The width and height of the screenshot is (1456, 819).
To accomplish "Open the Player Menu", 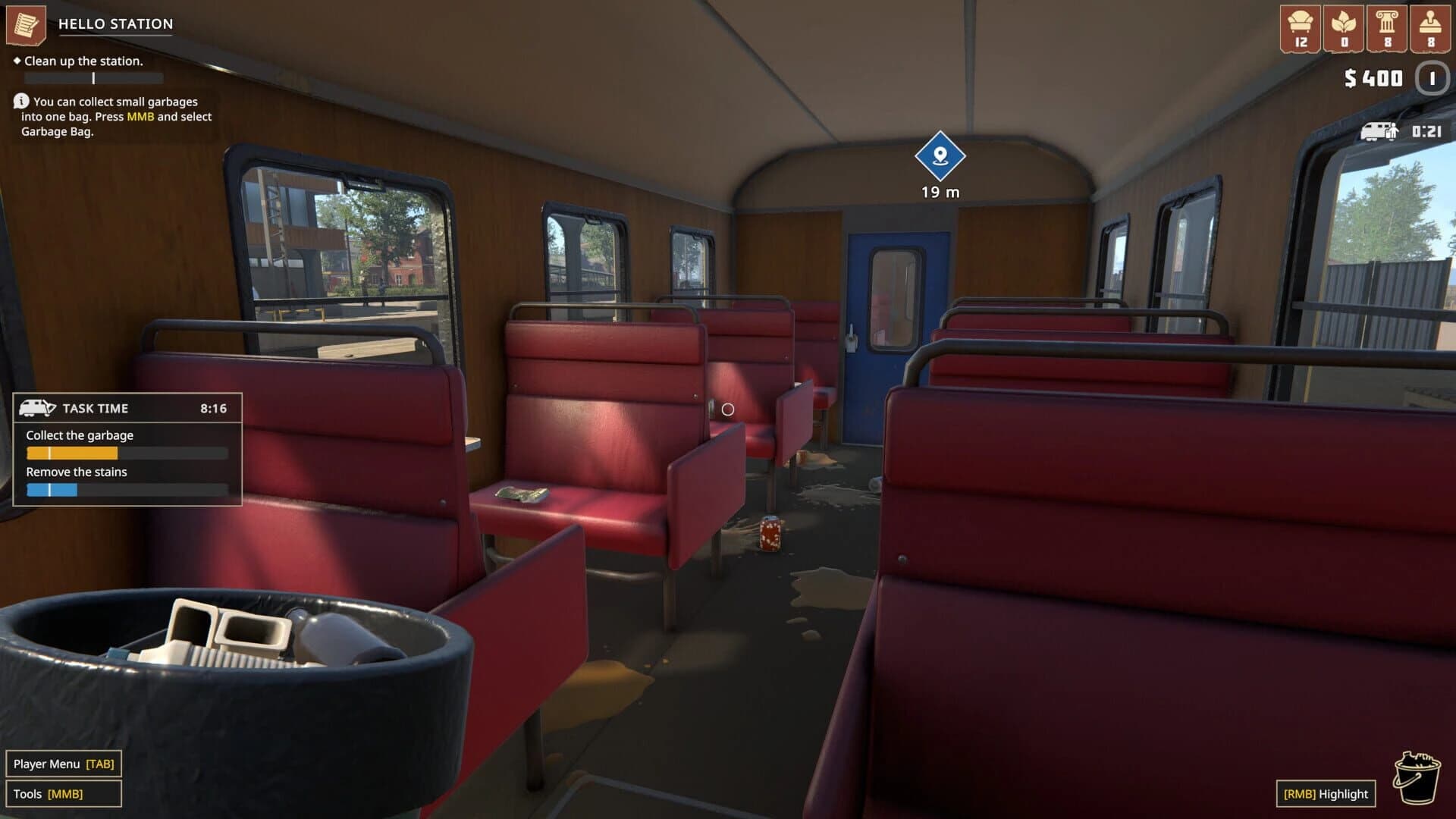I will pos(64,764).
